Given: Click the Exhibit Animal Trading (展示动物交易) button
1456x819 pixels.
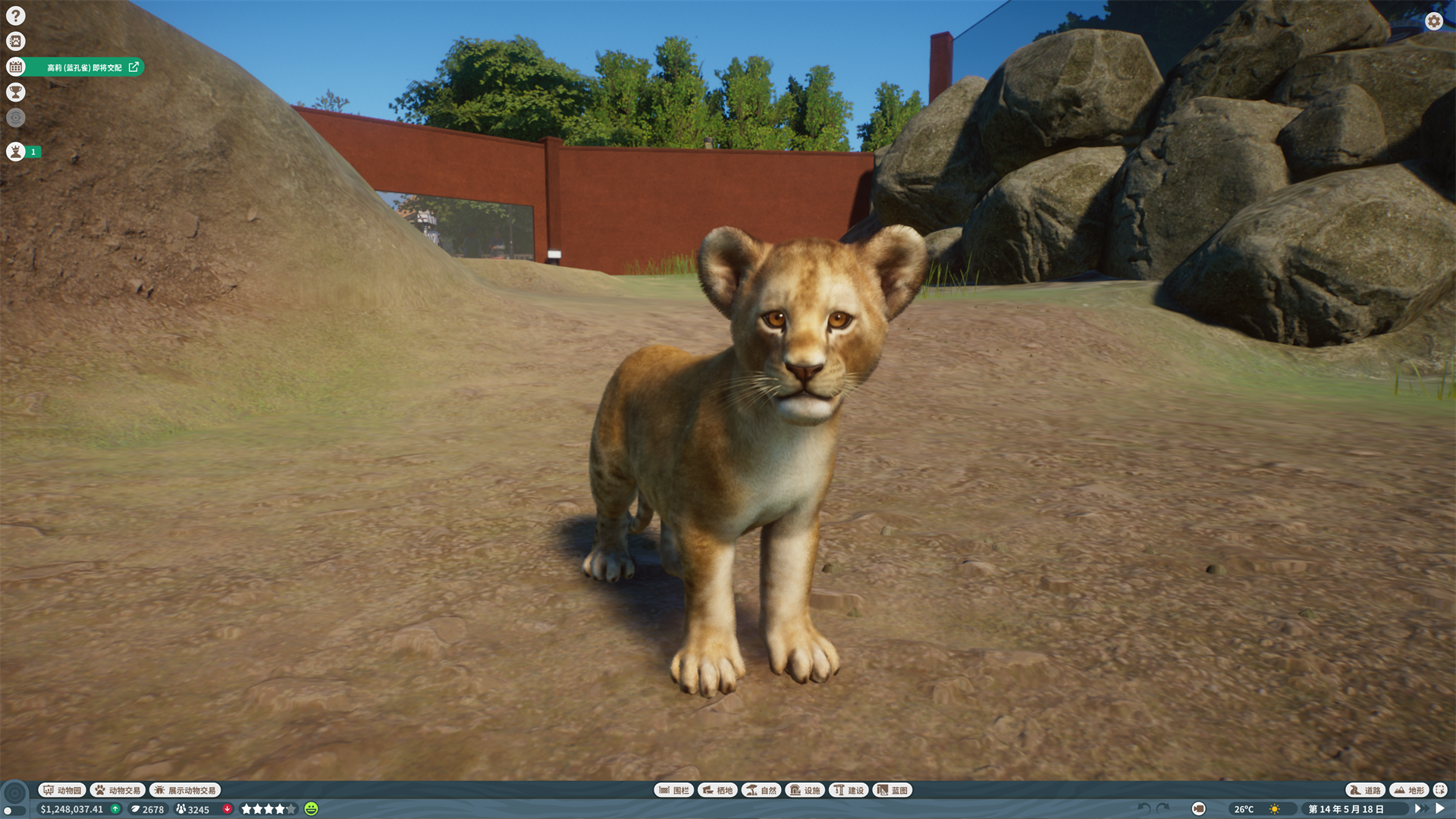Looking at the screenshot, I should click(187, 789).
